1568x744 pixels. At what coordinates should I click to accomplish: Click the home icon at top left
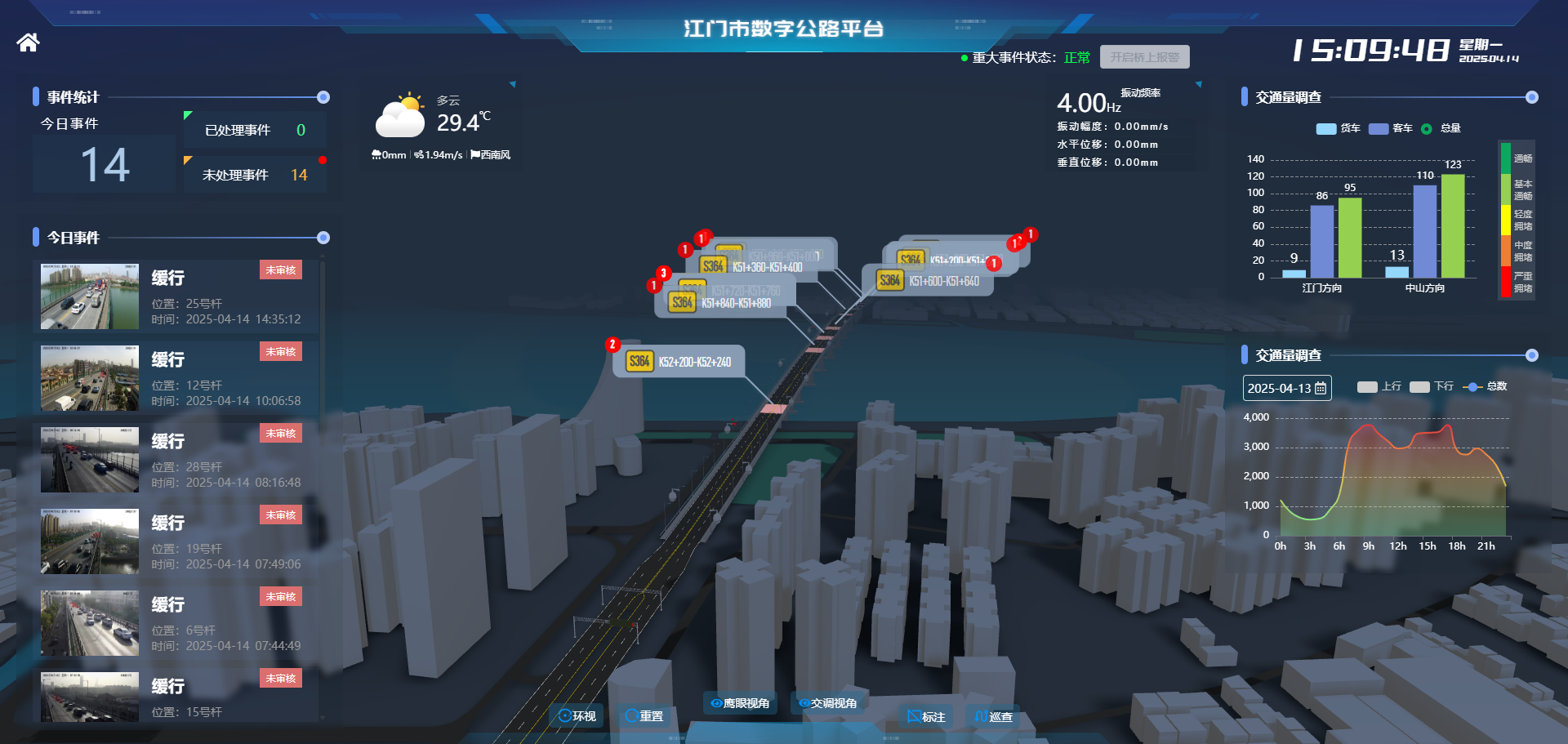pos(27,42)
